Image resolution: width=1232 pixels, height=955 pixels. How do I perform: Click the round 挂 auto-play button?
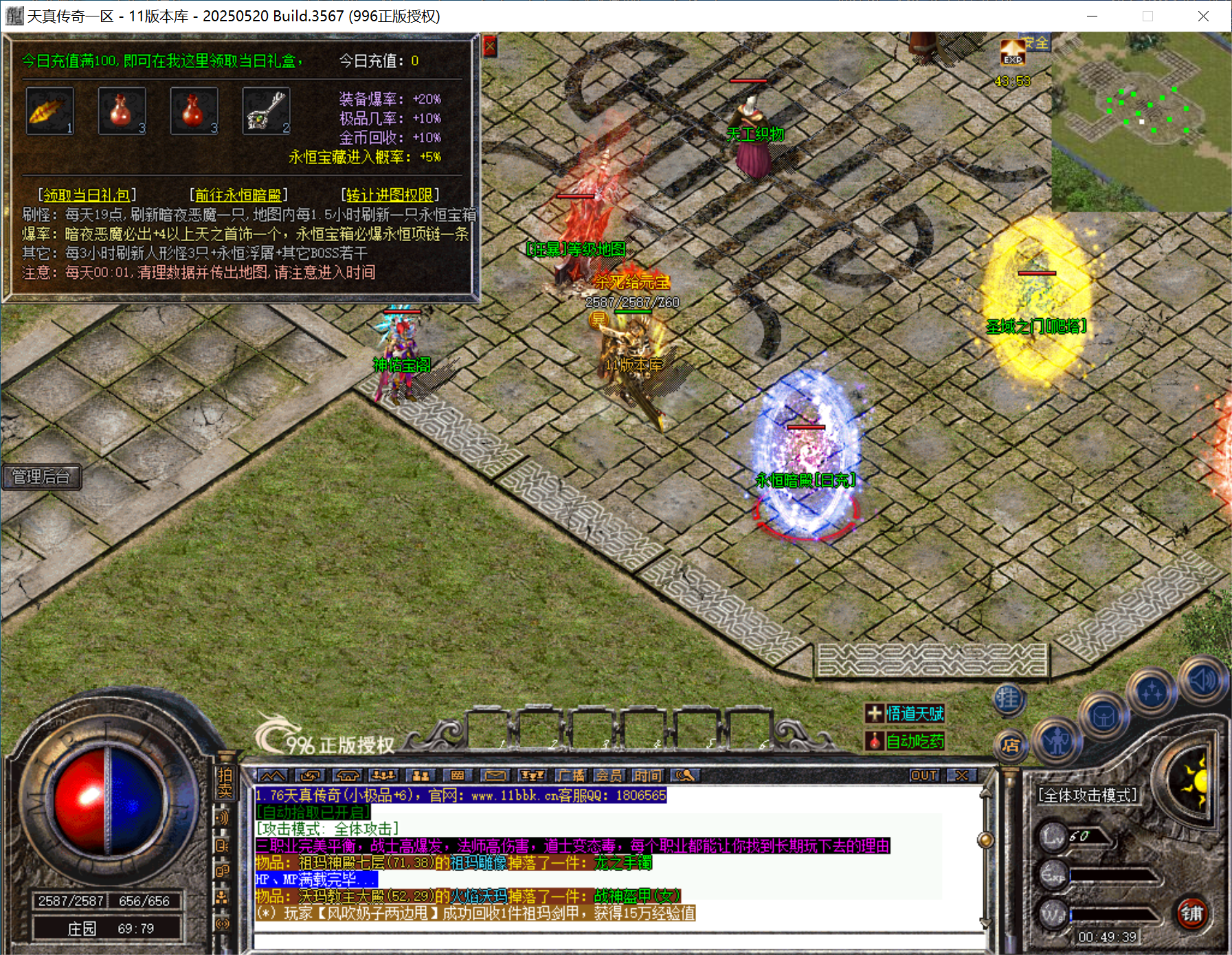(x=1008, y=699)
